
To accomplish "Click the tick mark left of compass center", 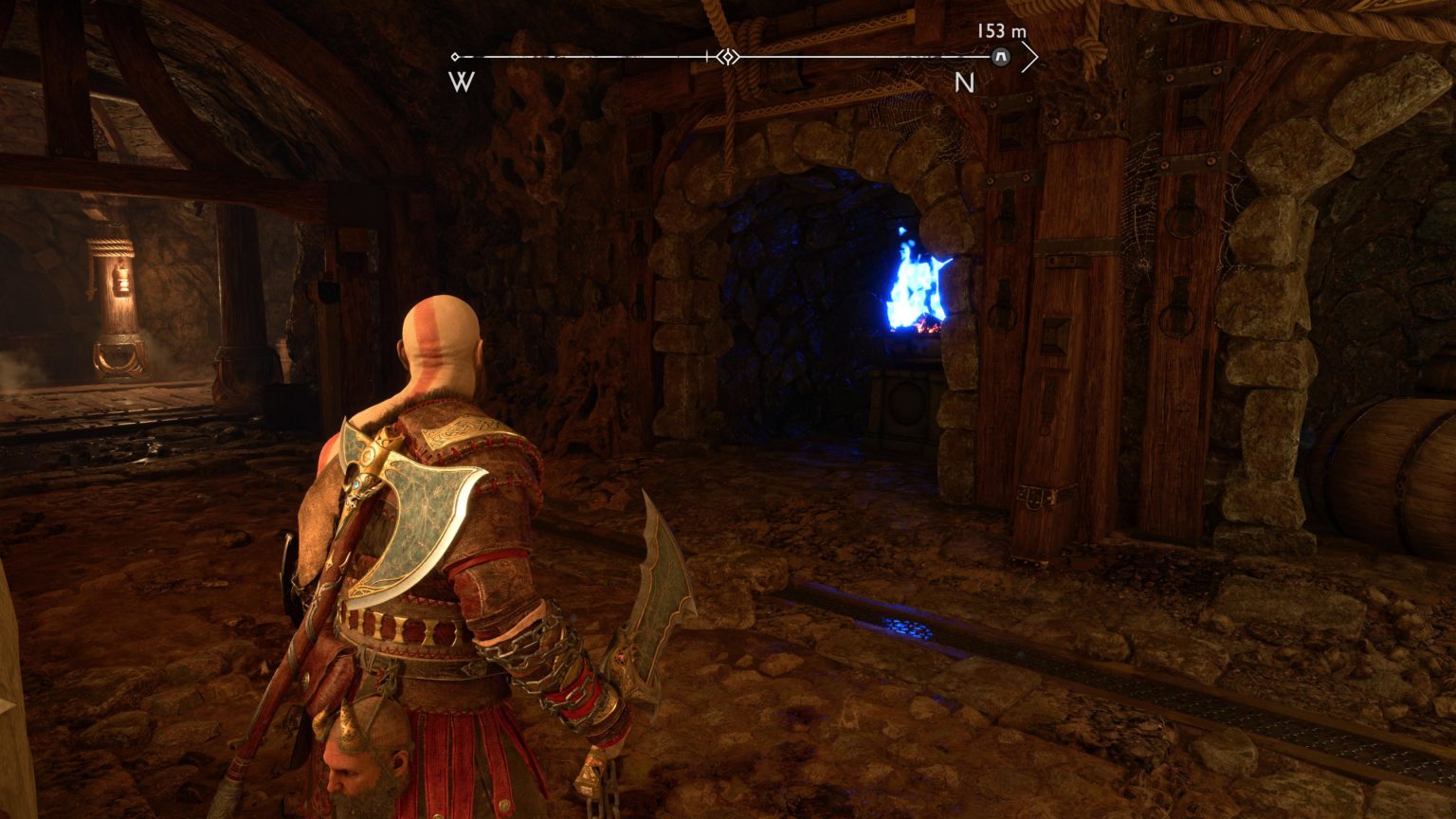I will click(706, 57).
